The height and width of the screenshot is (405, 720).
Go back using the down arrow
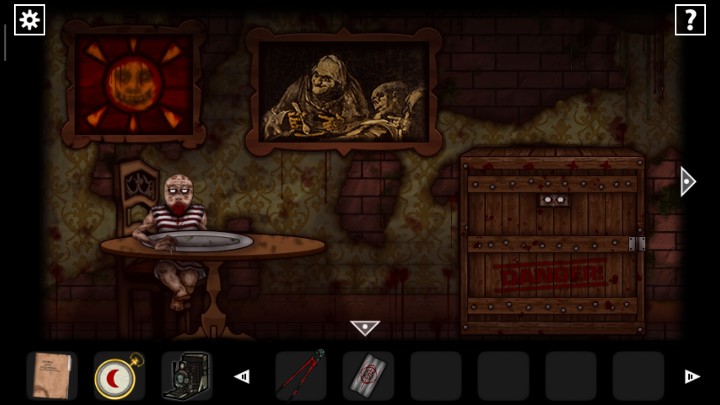point(365,327)
